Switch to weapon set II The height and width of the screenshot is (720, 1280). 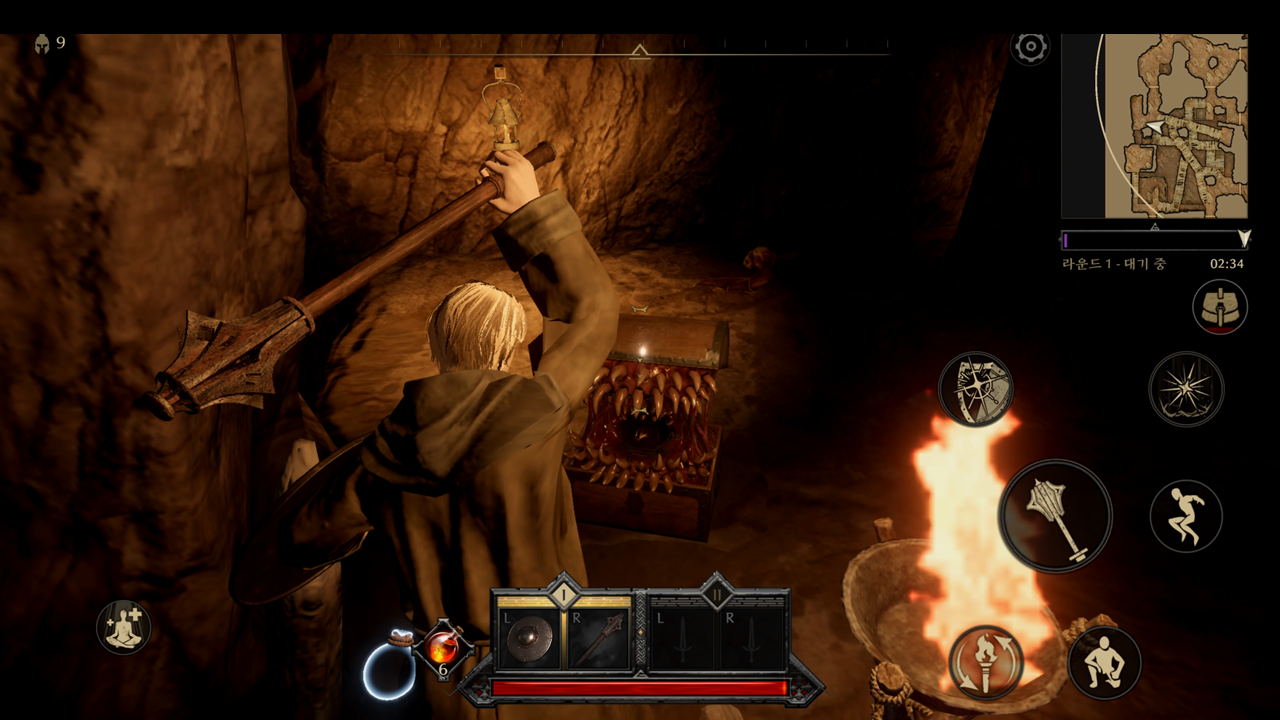(717, 593)
